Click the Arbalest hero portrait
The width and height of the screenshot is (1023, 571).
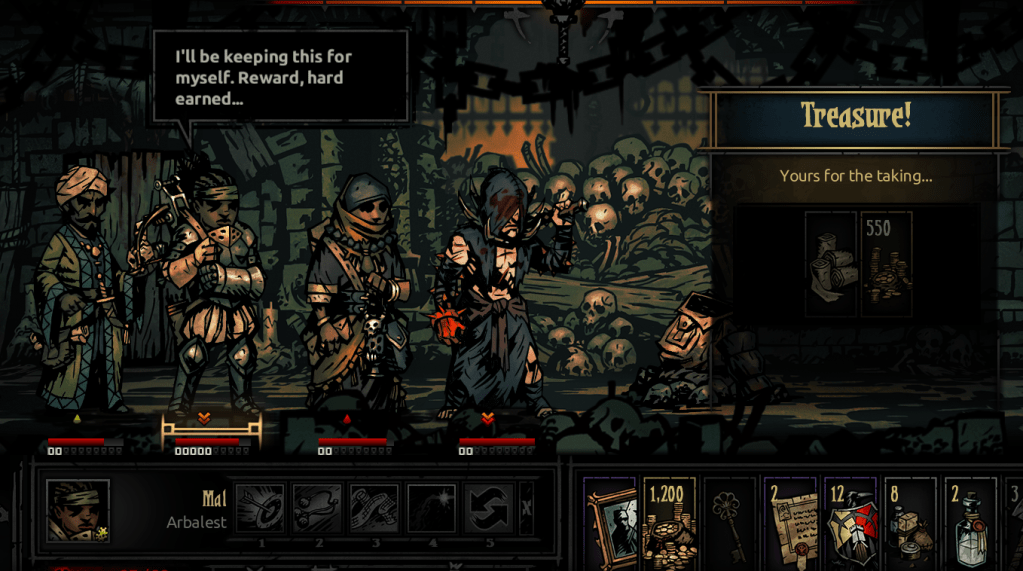pos(78,511)
